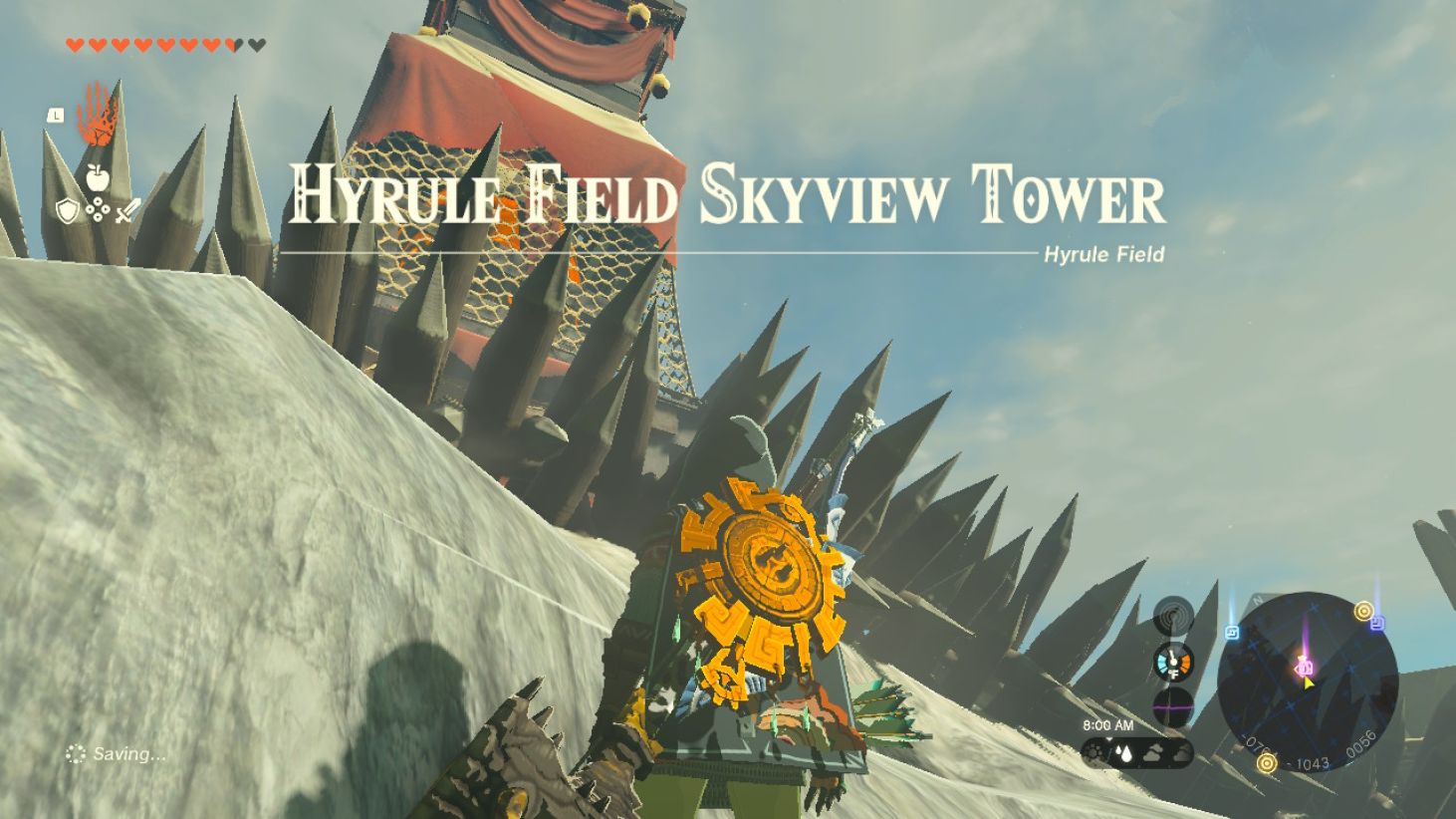Viewport: 1456px width, 819px height.
Task: Toggle the cloudy weather forecast icon
Action: coord(1154,753)
